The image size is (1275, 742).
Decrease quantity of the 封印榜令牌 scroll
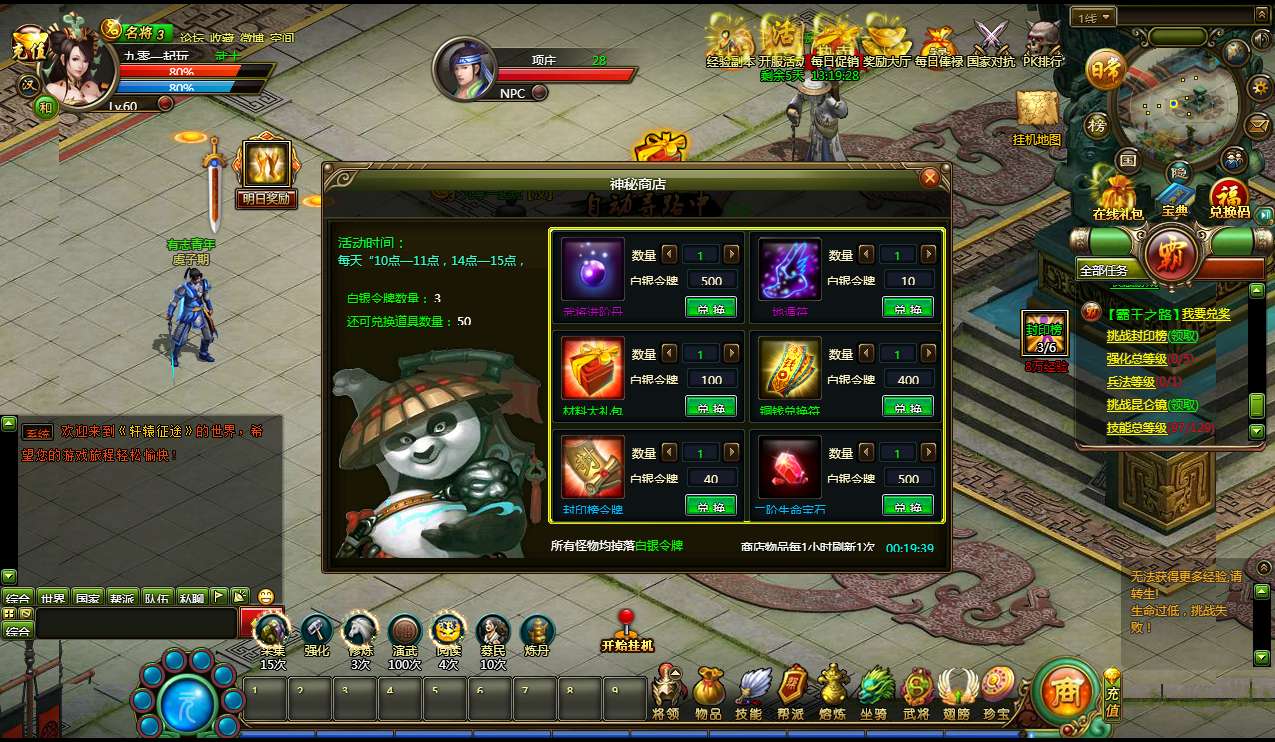coord(670,453)
